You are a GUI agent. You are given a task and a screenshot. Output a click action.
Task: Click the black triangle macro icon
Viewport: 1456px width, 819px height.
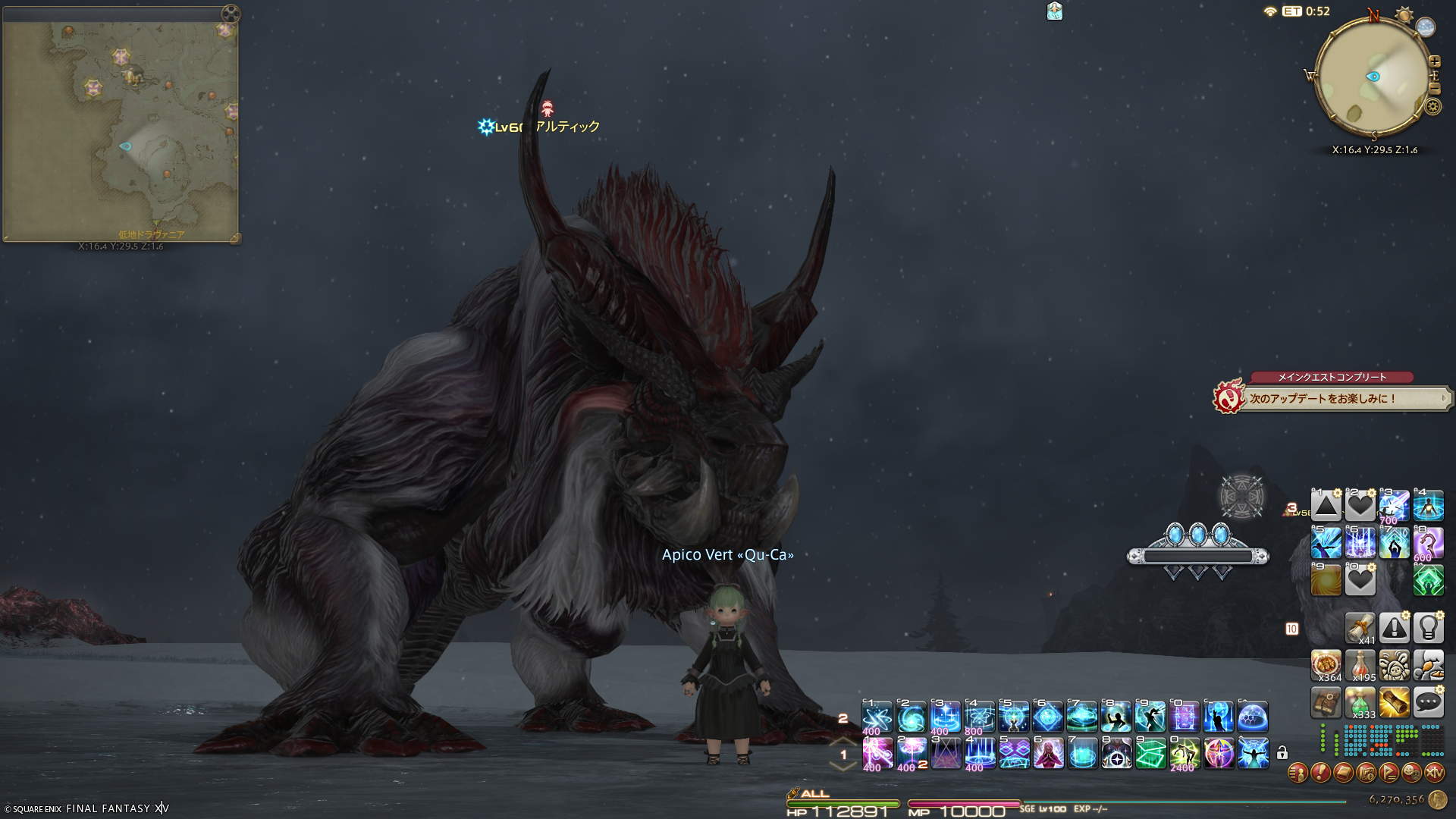(1326, 506)
